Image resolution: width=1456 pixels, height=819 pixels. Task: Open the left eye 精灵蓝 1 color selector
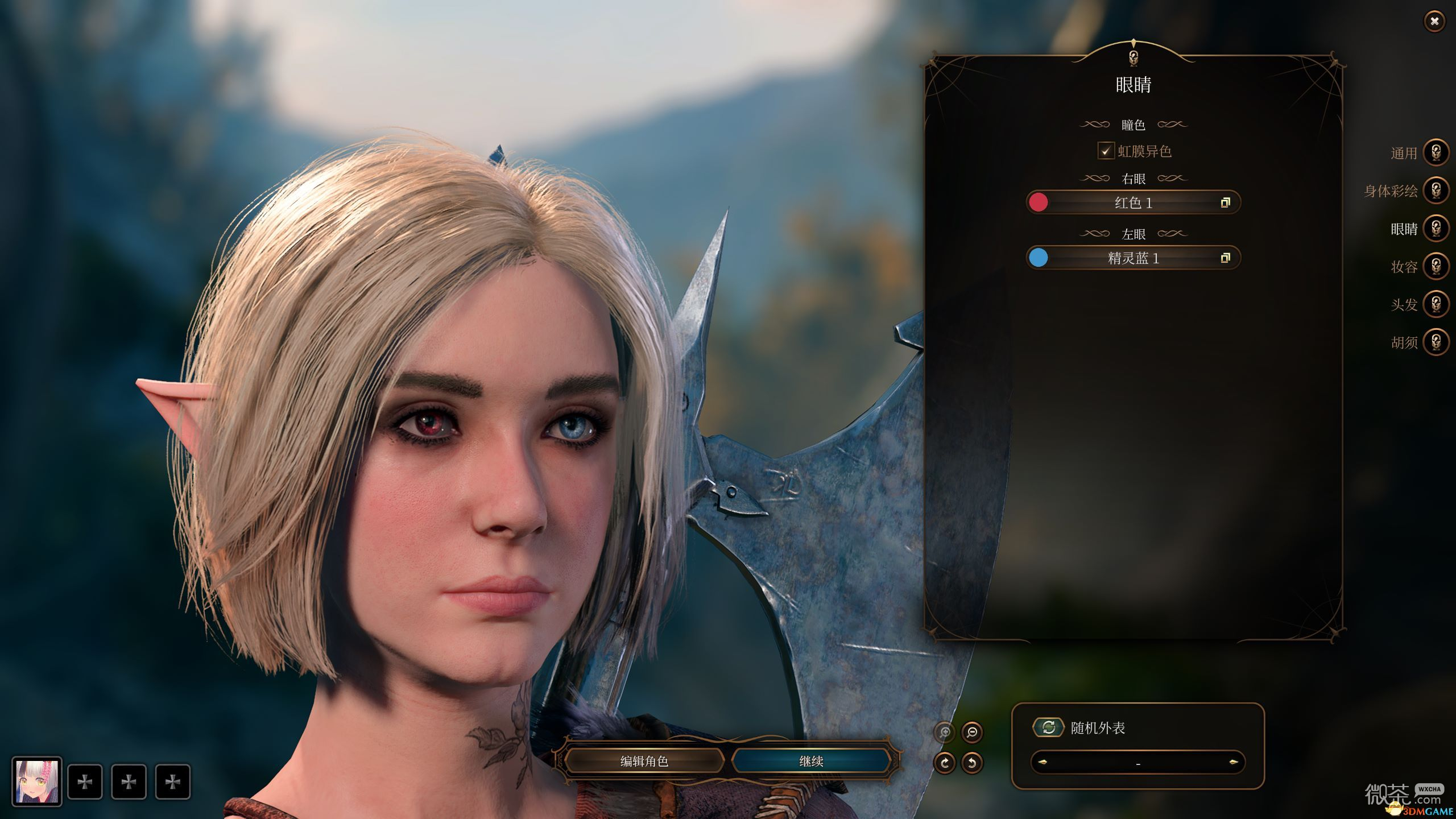coord(1133,258)
